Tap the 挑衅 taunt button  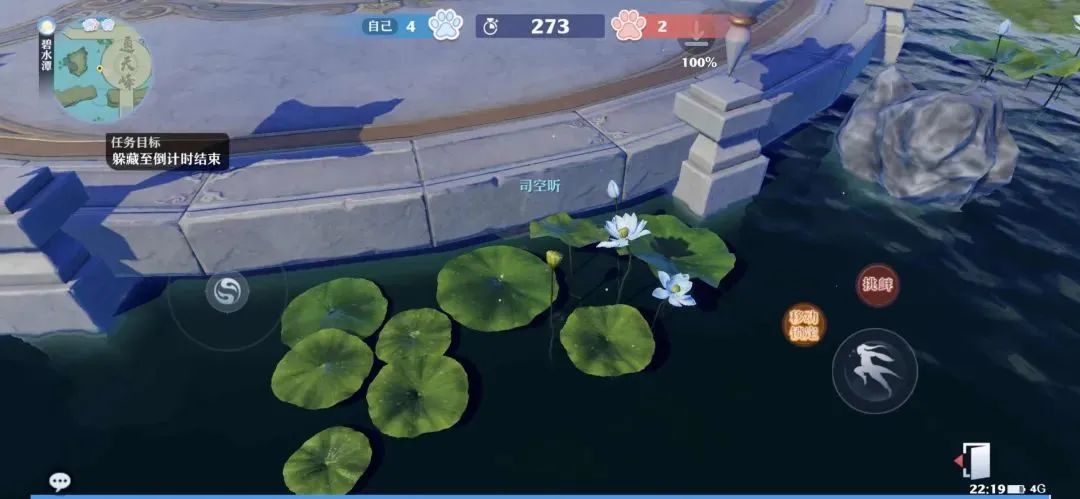click(877, 284)
